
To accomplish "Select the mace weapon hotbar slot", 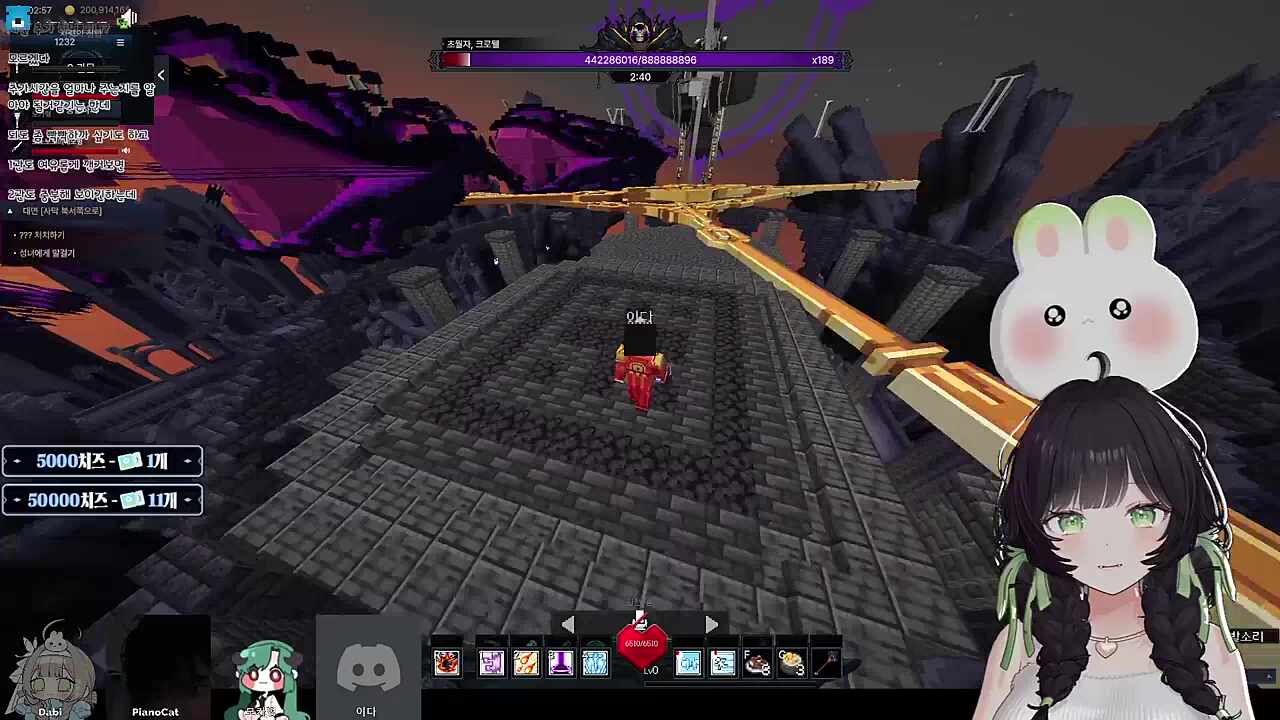I will pos(826,662).
